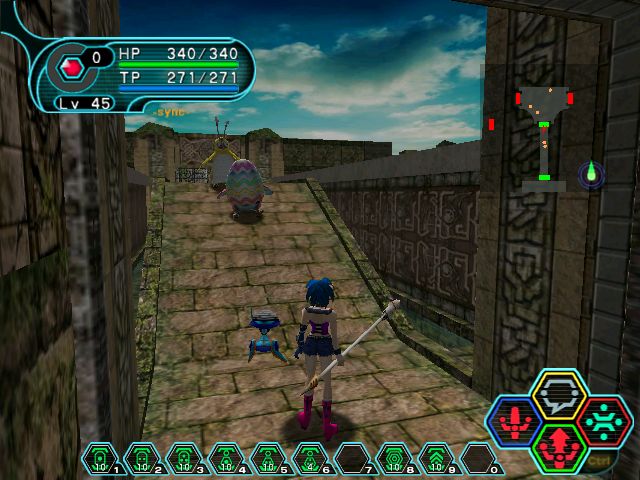Choose the red-bordered teal technique hexagon
The height and width of the screenshot is (480, 640).
pos(602,421)
